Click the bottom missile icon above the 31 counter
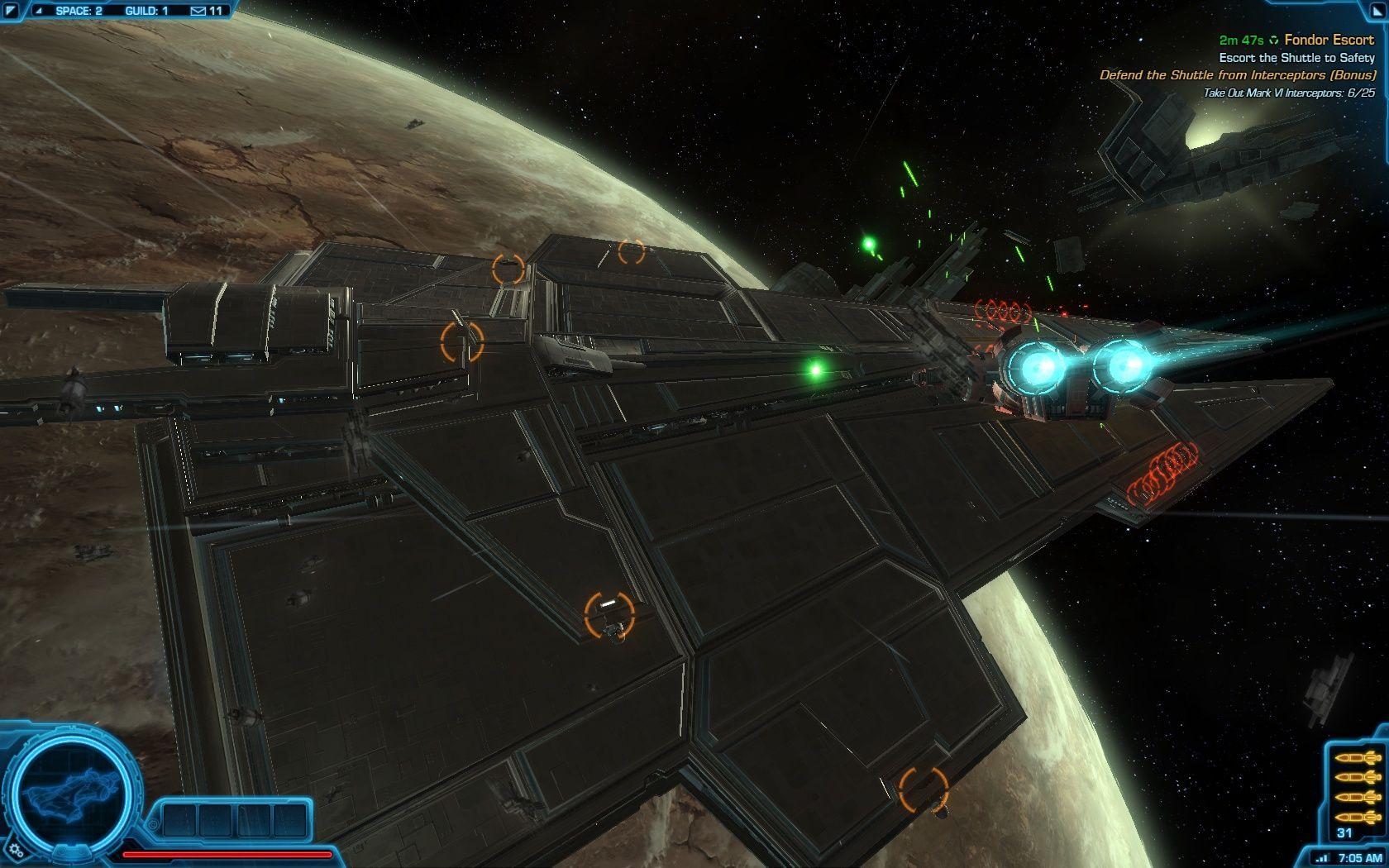 [1358, 817]
